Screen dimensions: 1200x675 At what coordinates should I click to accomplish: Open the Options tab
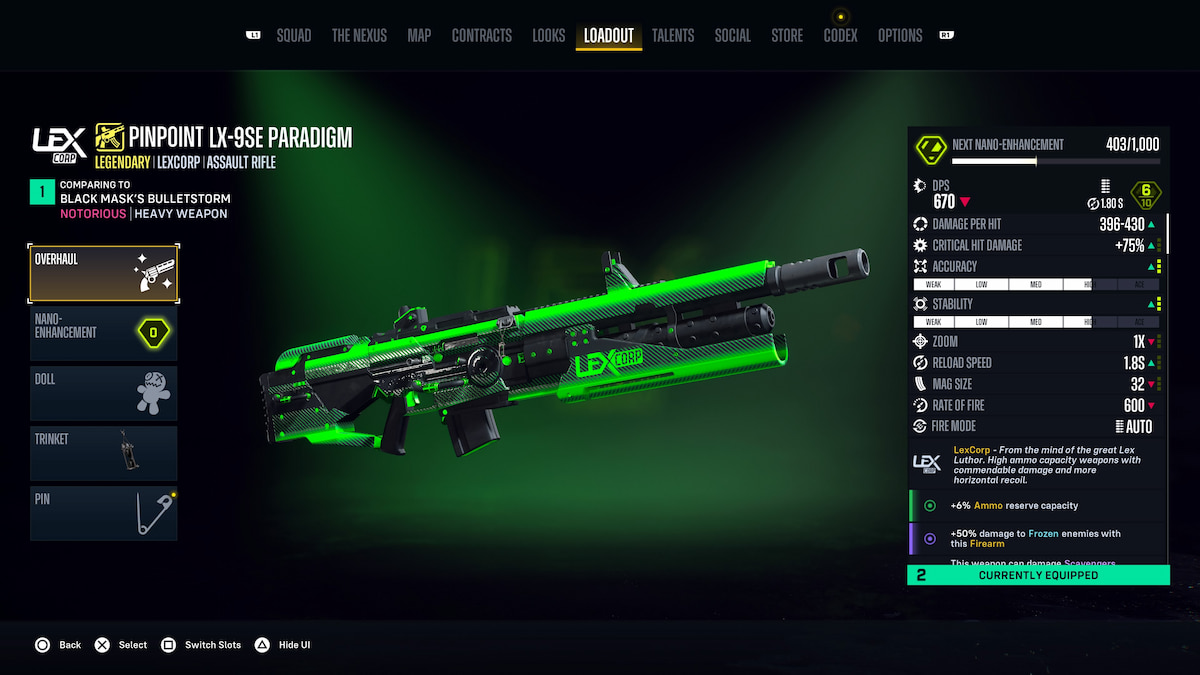(900, 36)
